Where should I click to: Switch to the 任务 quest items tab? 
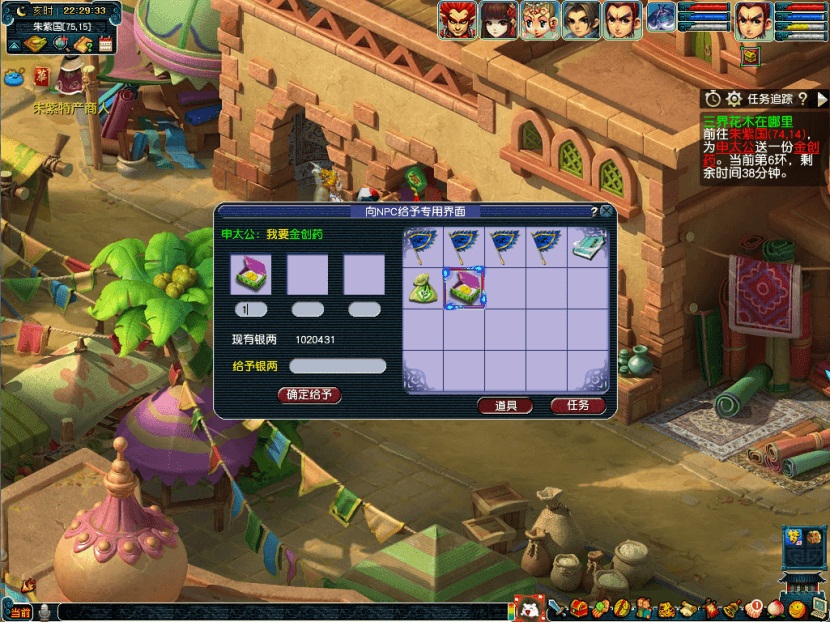[x=578, y=405]
